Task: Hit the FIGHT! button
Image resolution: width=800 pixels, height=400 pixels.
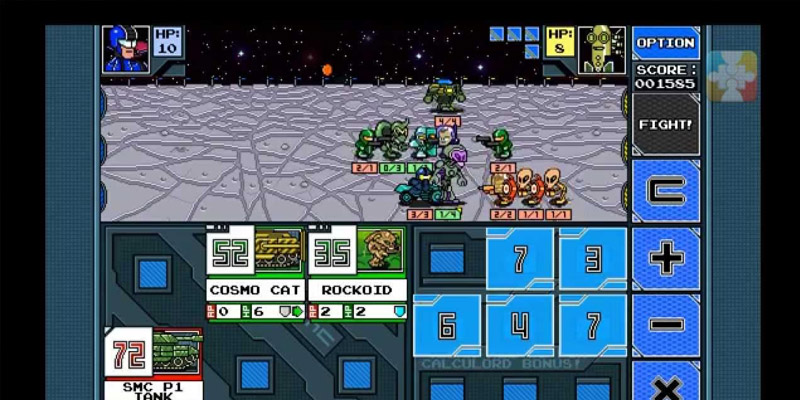Action: [665, 124]
